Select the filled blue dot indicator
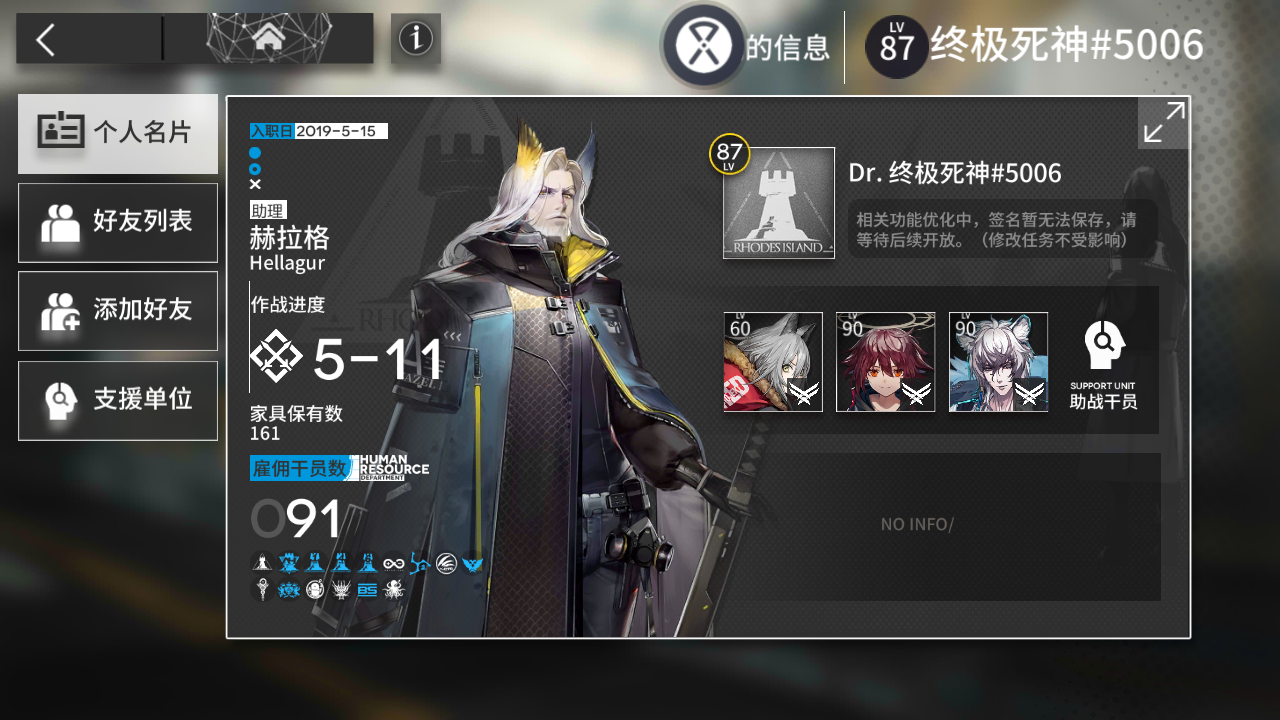Screen dimensions: 1280x720 (x=255, y=153)
